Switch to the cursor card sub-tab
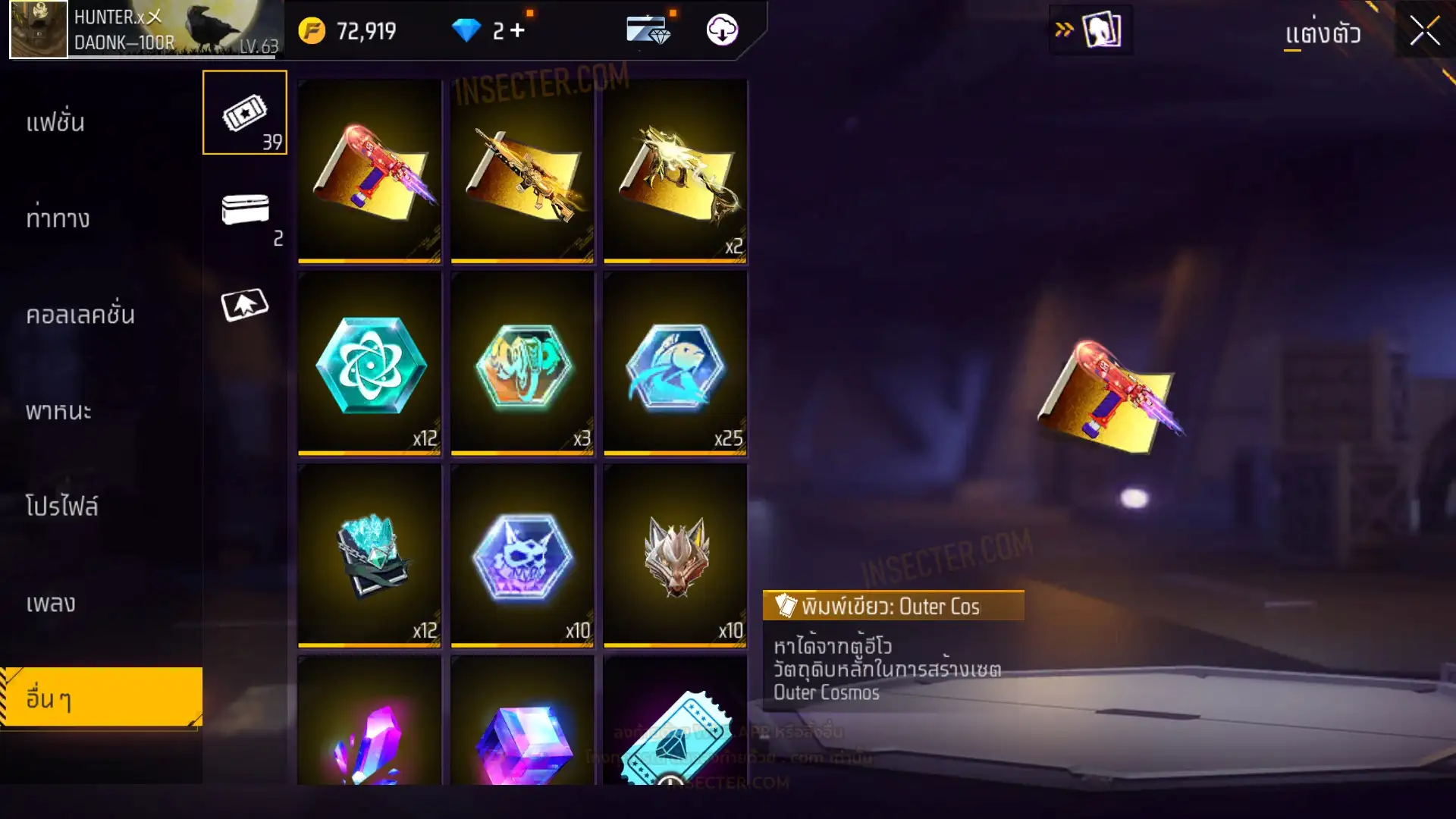The image size is (1456, 819). (244, 305)
